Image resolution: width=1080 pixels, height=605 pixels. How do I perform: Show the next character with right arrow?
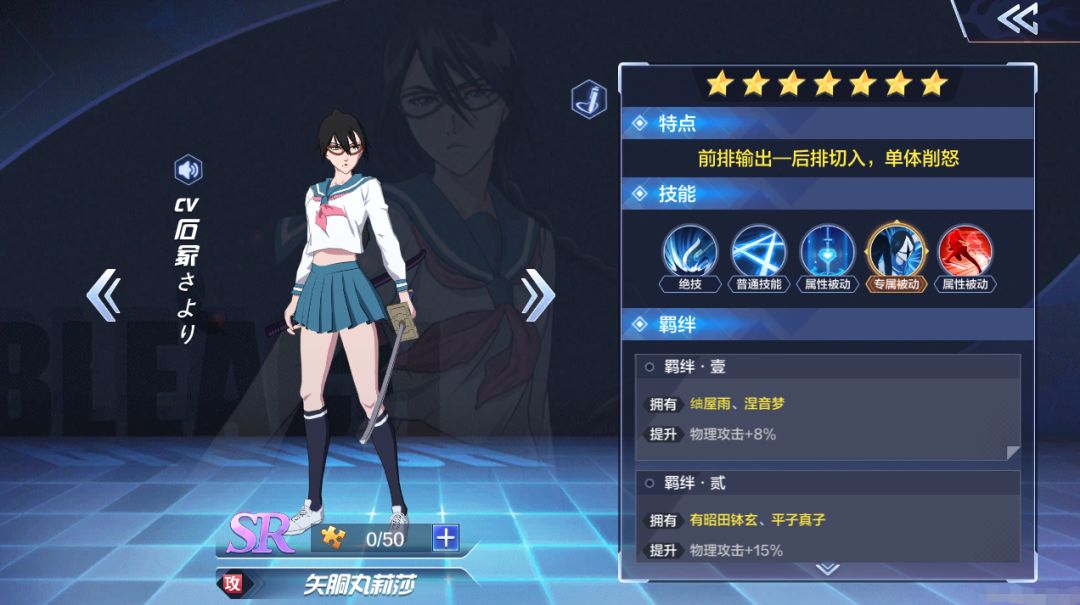click(537, 294)
